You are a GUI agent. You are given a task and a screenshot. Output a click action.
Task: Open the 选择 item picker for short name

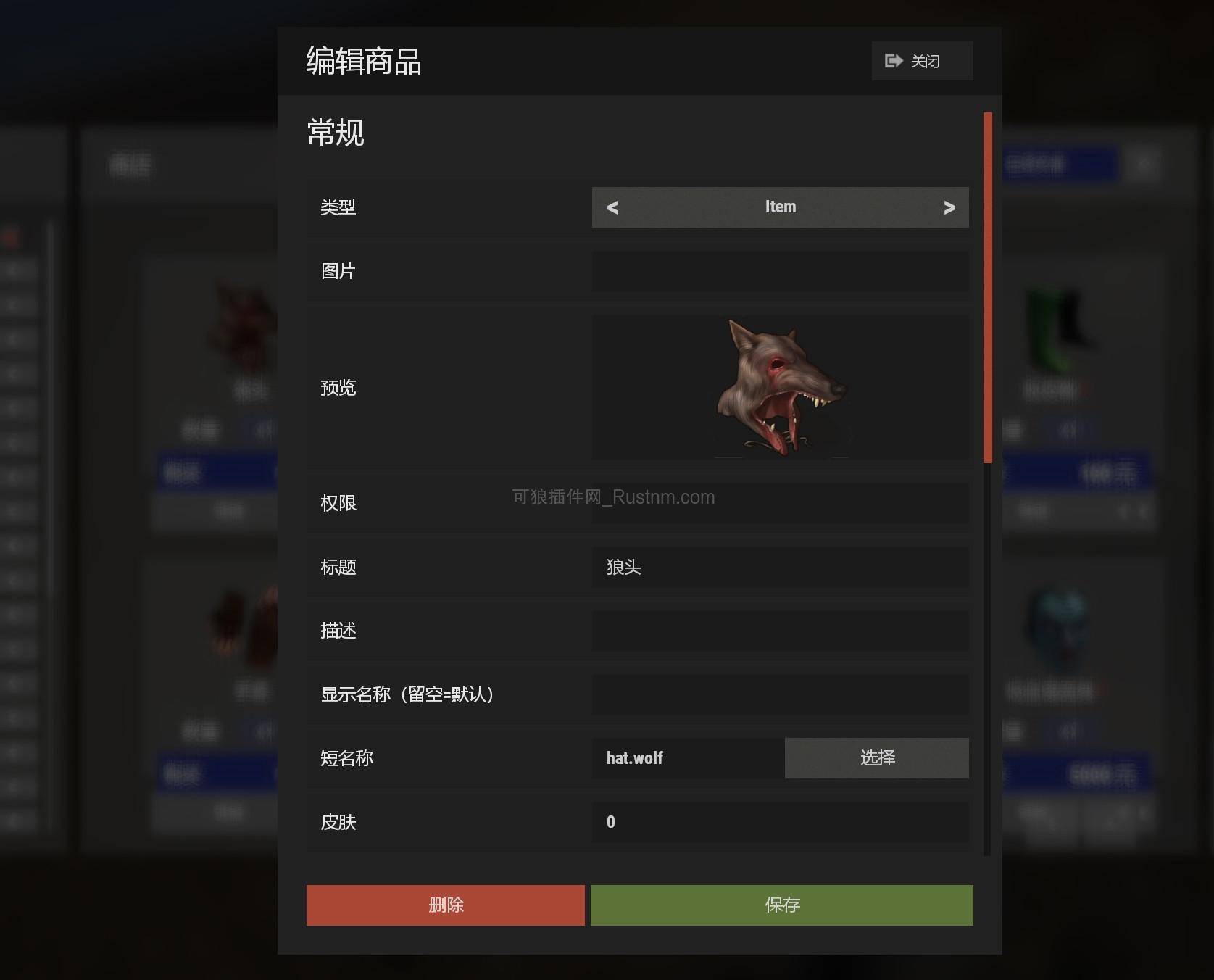coord(876,758)
